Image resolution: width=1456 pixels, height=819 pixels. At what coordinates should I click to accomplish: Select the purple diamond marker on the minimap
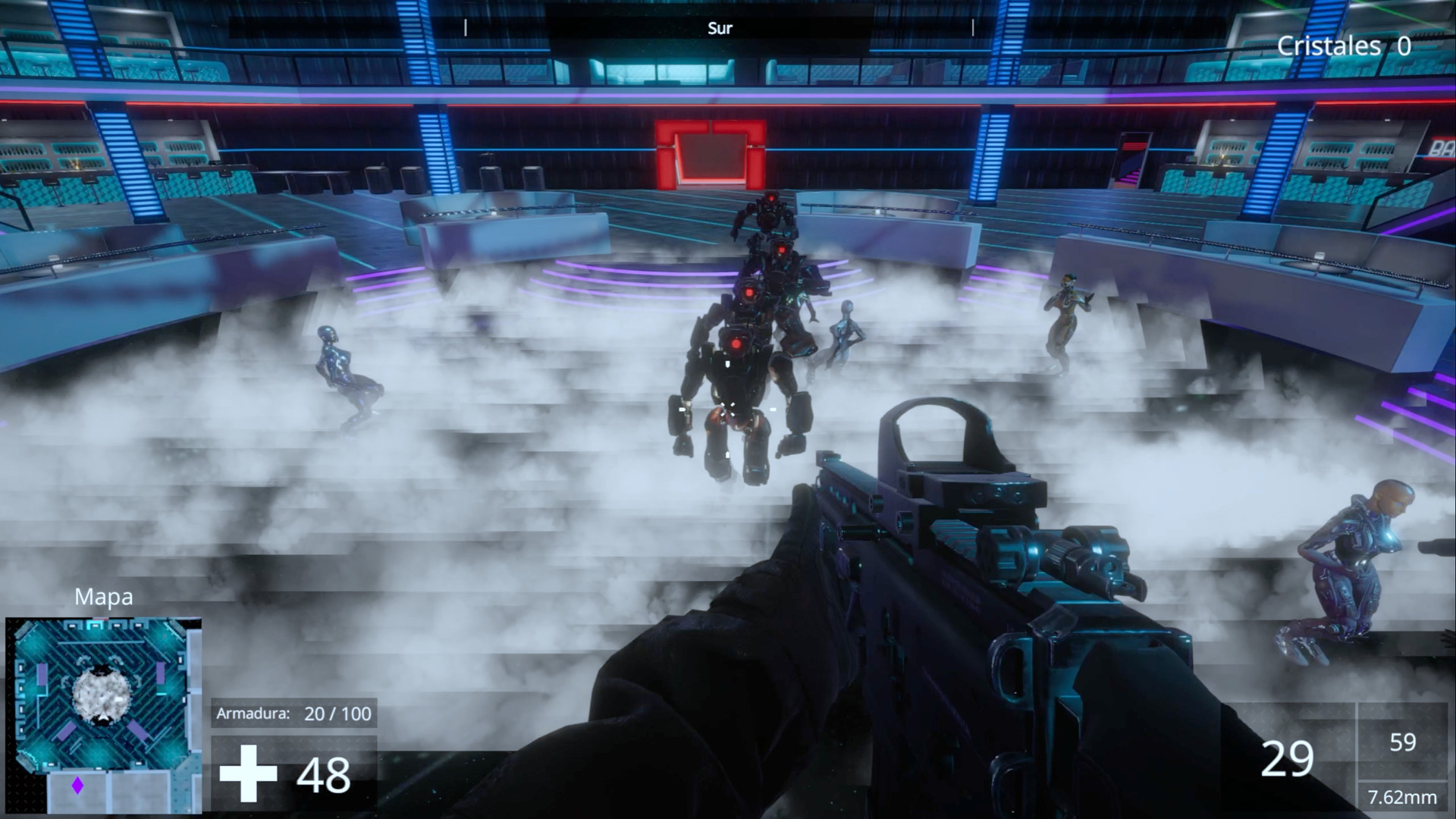pos(77,786)
